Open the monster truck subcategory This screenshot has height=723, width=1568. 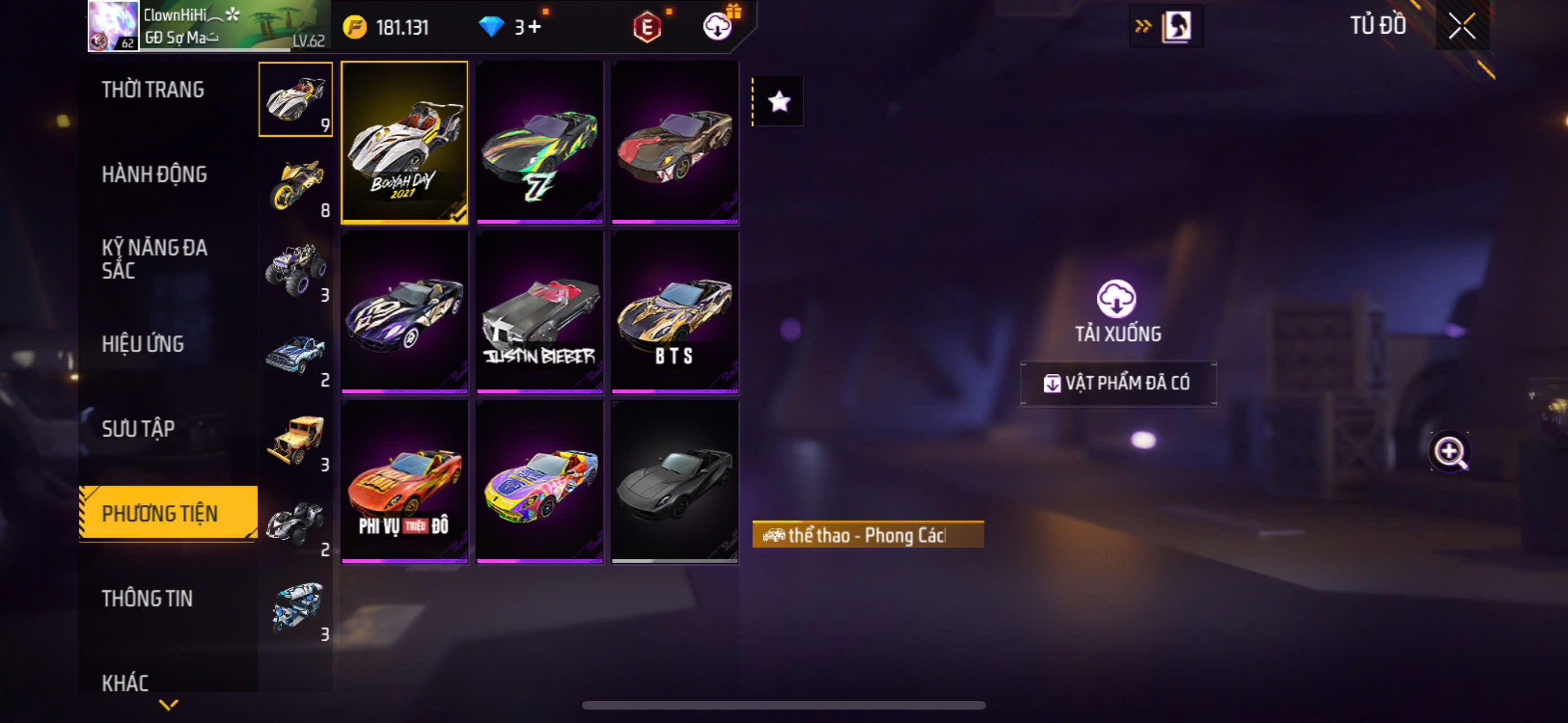pyautogui.click(x=297, y=270)
